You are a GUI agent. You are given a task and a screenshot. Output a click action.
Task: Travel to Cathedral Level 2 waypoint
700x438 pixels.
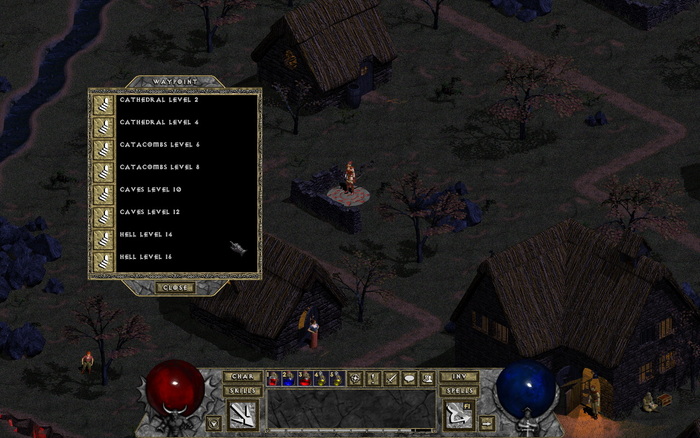pos(159,101)
